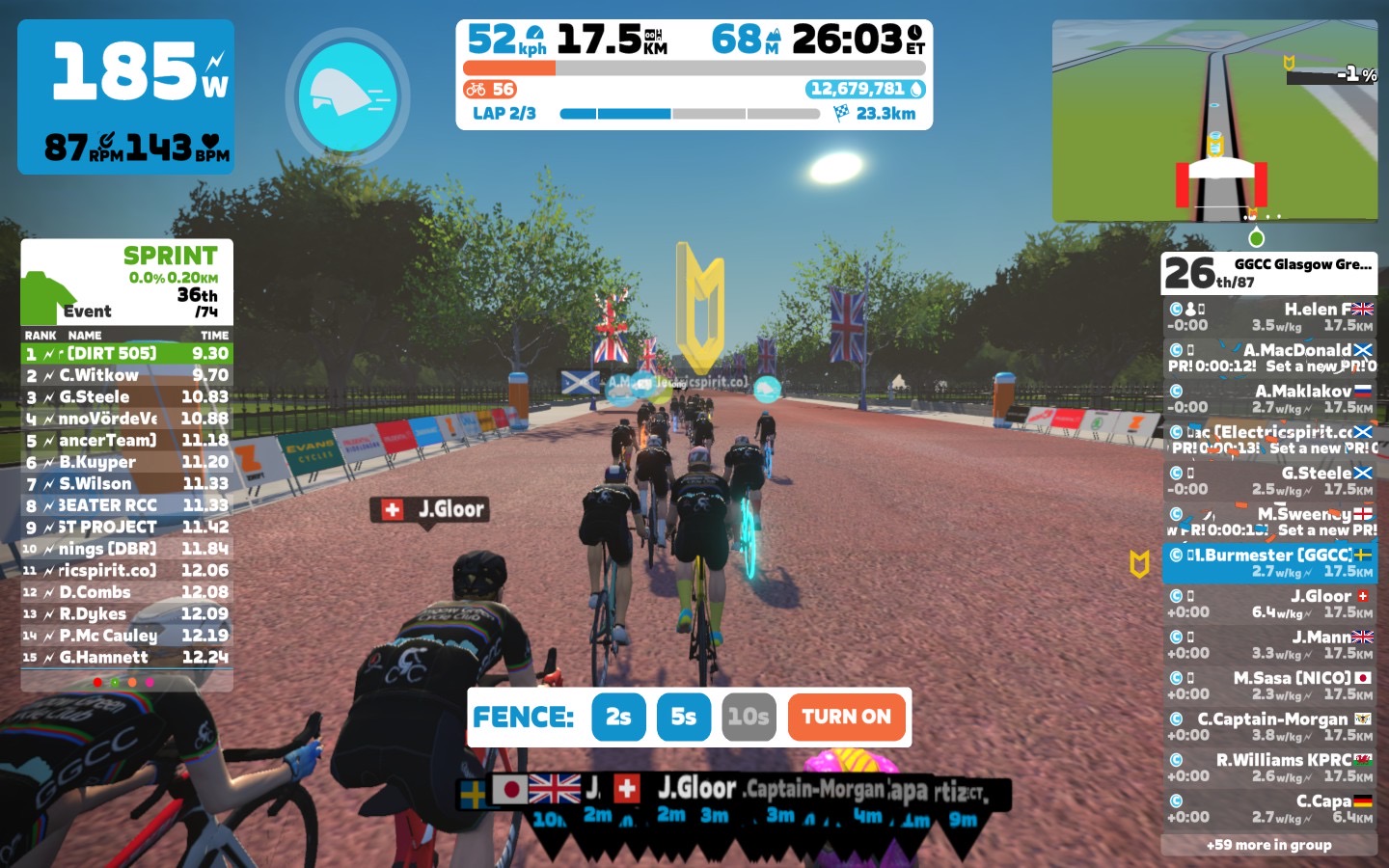Expand the +59 more in group row
Screen dimensions: 1389x868
coord(1269,845)
